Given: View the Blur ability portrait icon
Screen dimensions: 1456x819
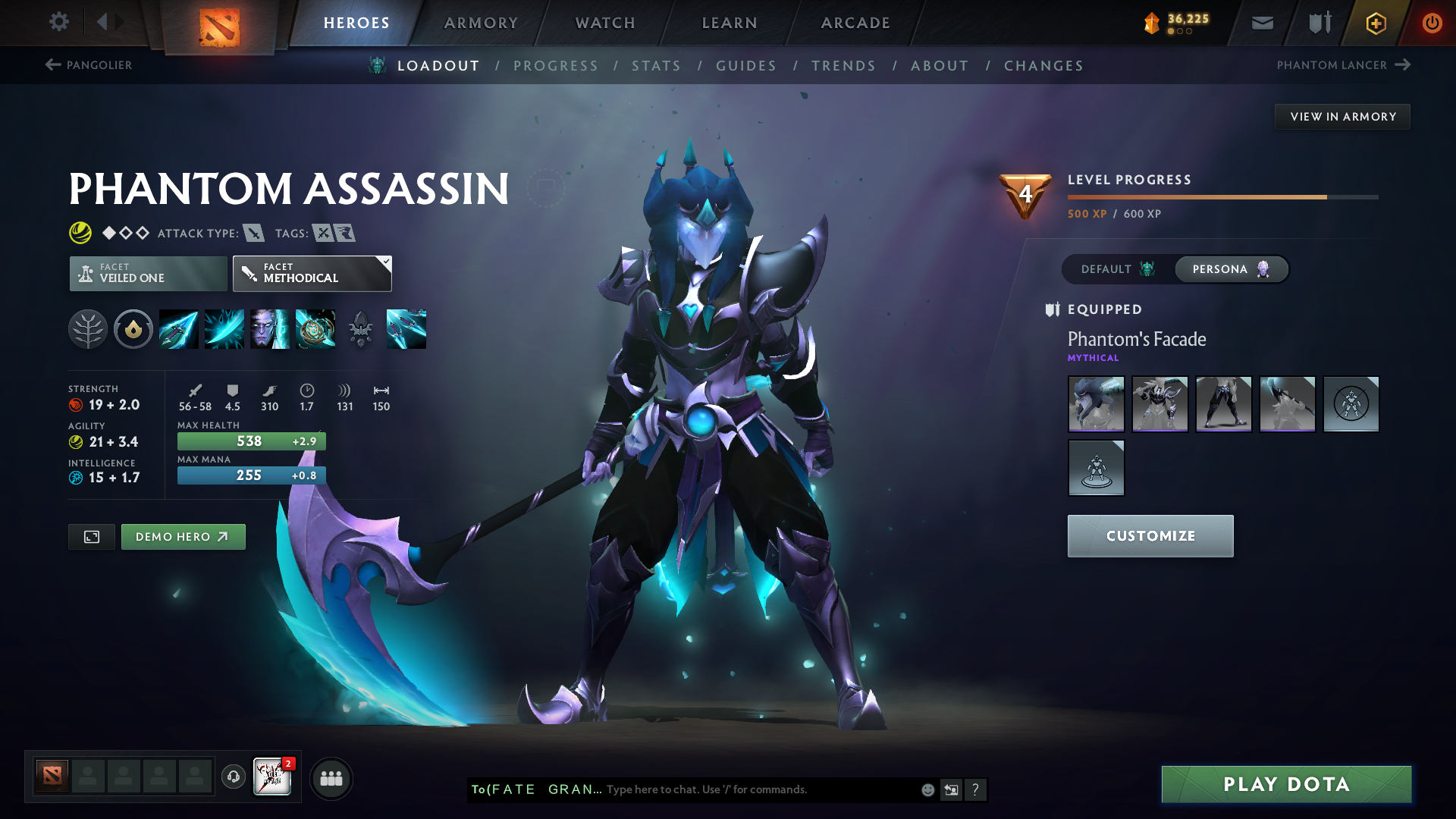Looking at the screenshot, I should coord(269,329).
